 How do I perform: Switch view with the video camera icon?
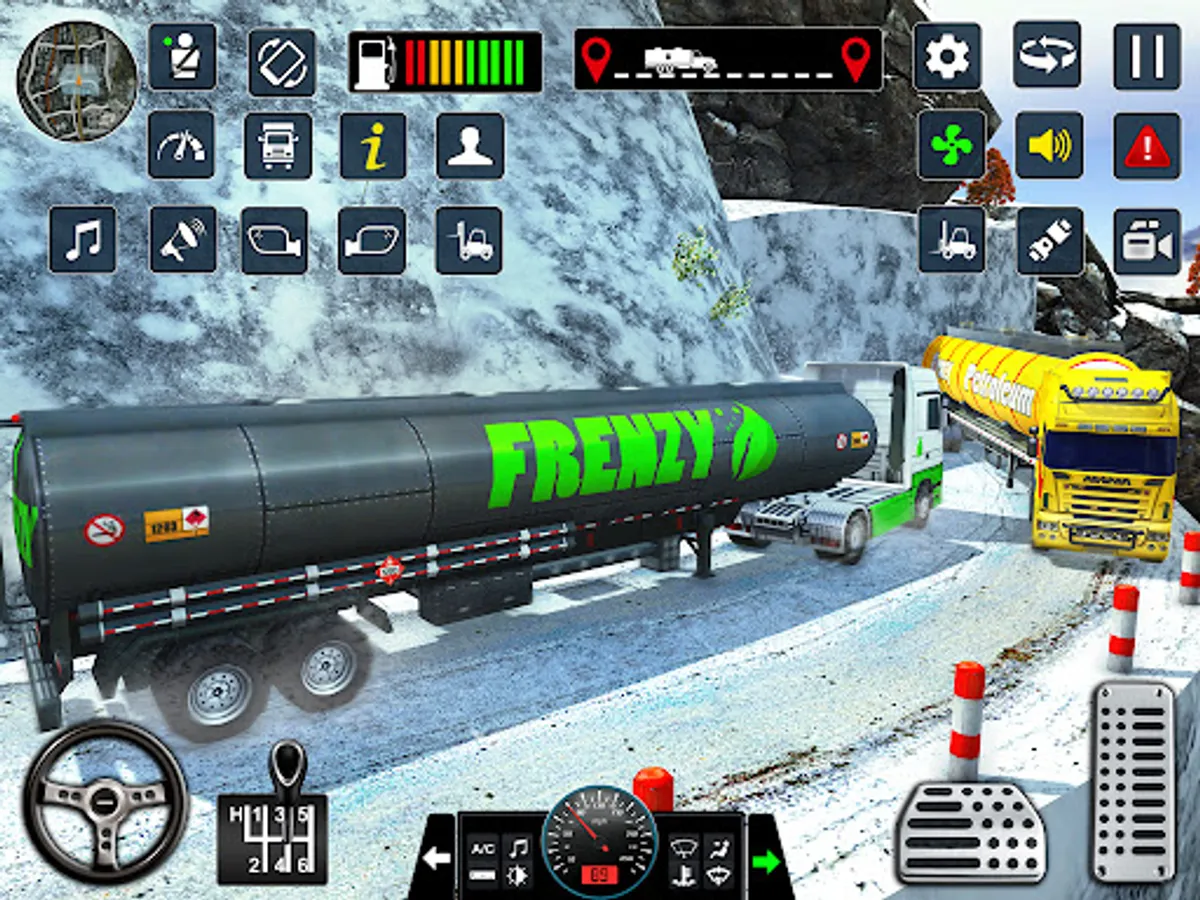click(1147, 241)
